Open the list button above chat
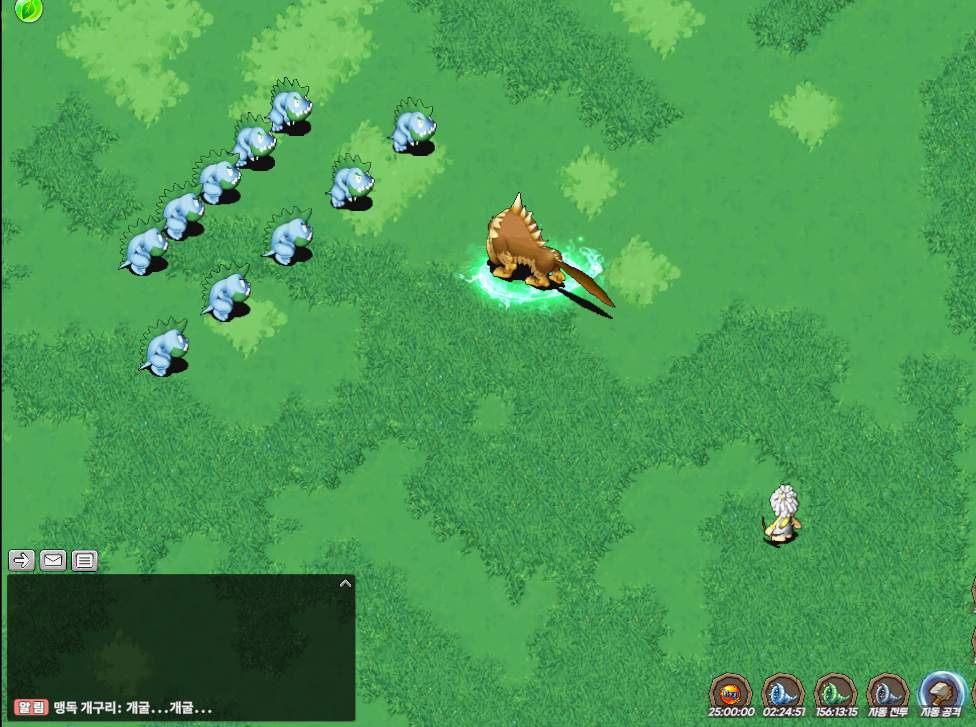This screenshot has height=727, width=976. coord(85,560)
